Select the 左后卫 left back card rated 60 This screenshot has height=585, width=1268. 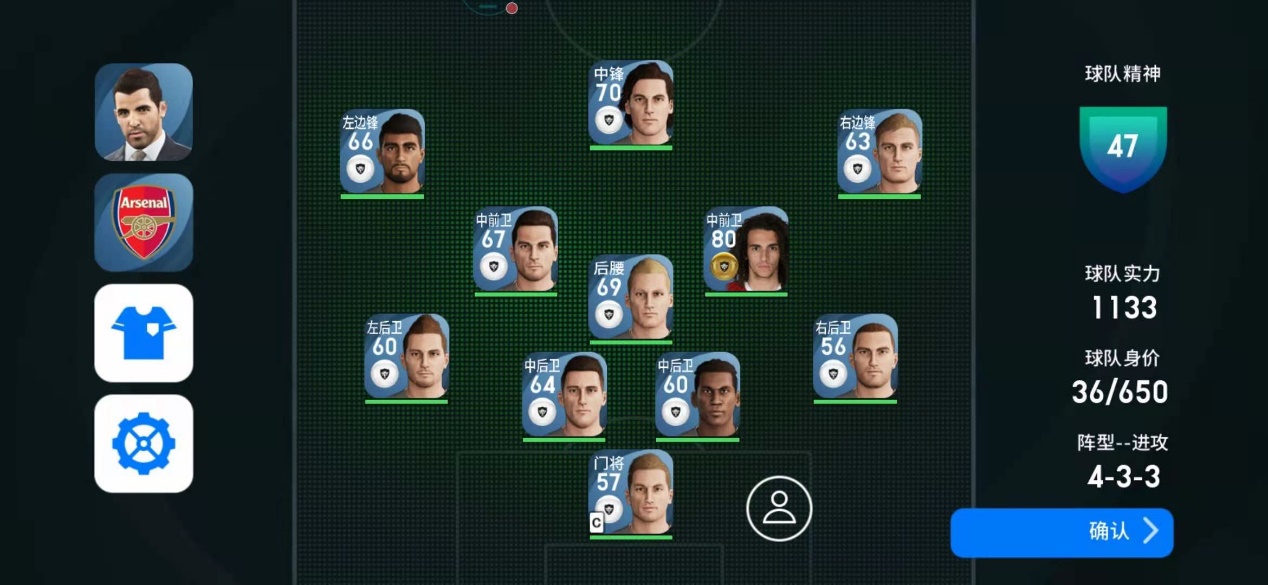coord(406,357)
